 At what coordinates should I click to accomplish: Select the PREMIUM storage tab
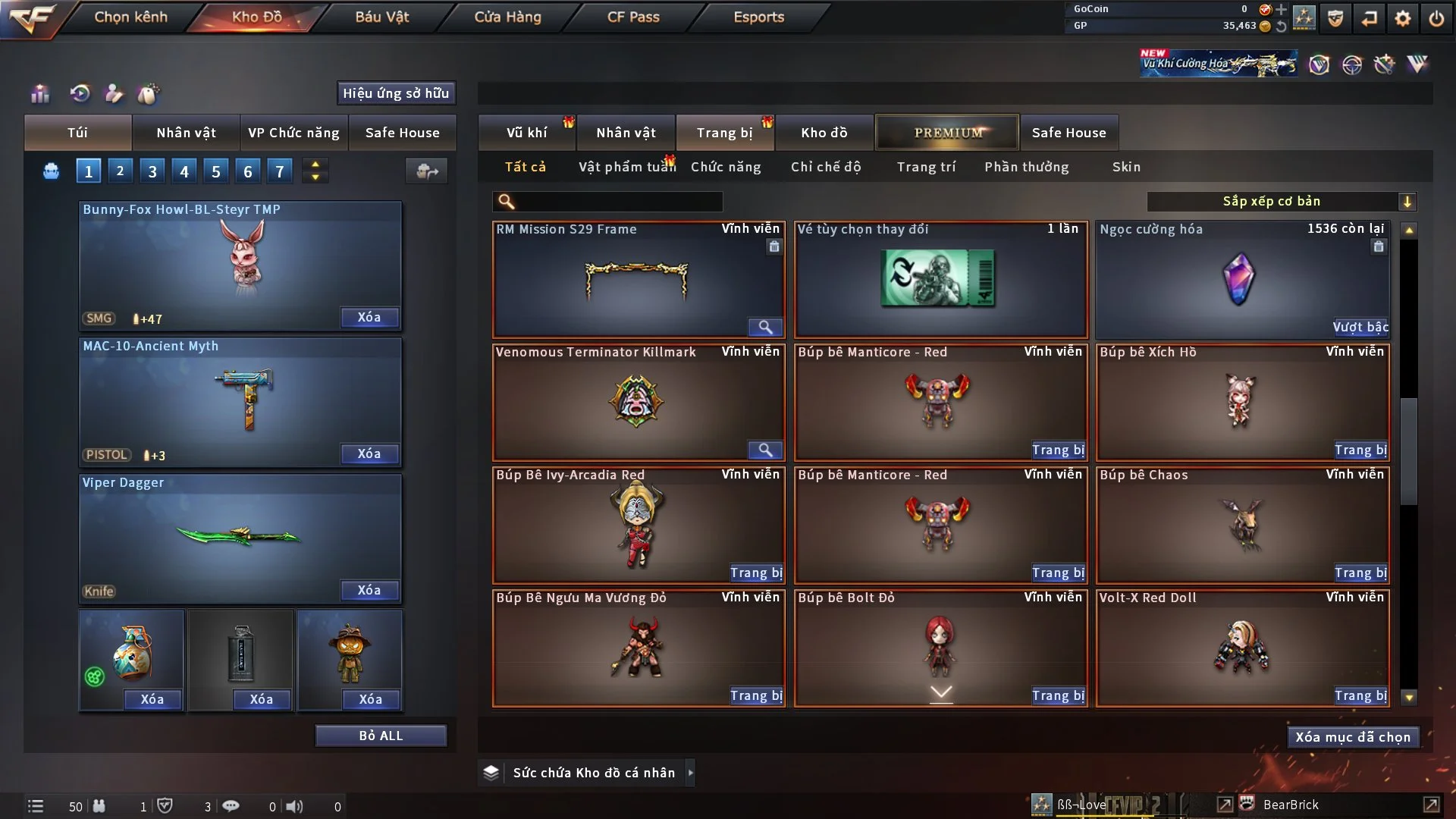pyautogui.click(x=947, y=133)
